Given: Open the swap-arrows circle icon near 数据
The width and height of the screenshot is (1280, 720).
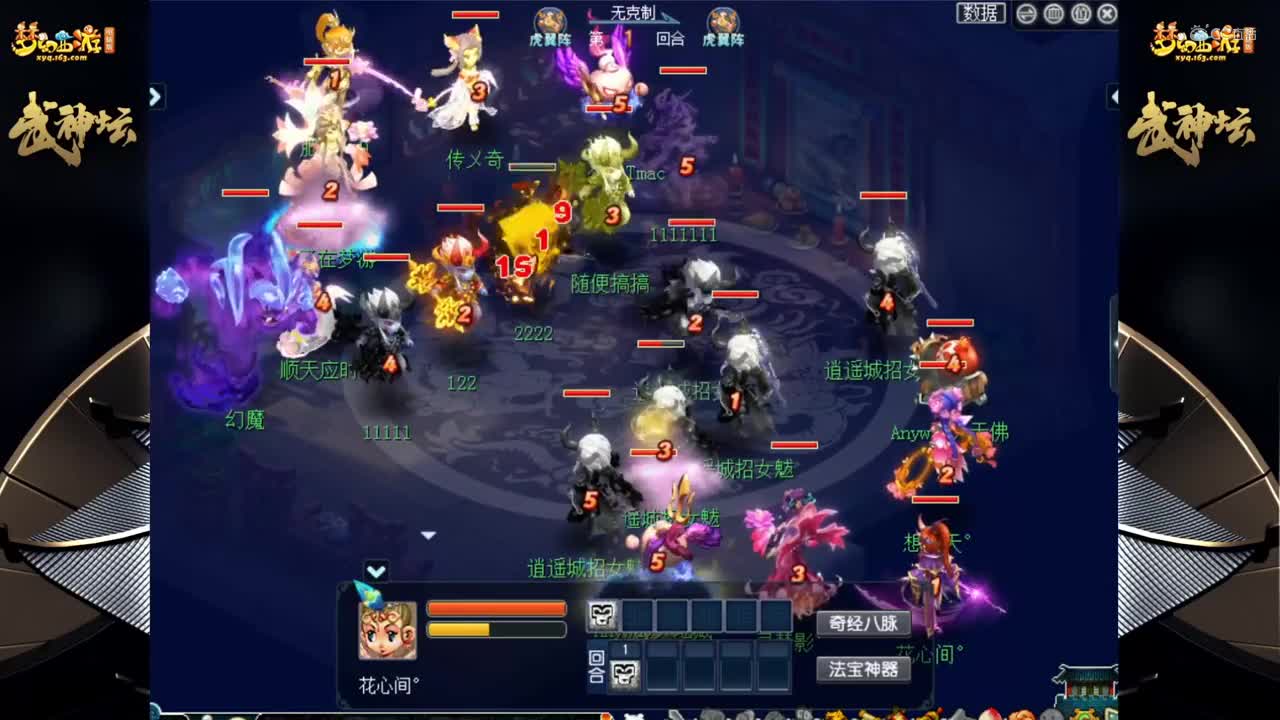Looking at the screenshot, I should [x=1026, y=13].
